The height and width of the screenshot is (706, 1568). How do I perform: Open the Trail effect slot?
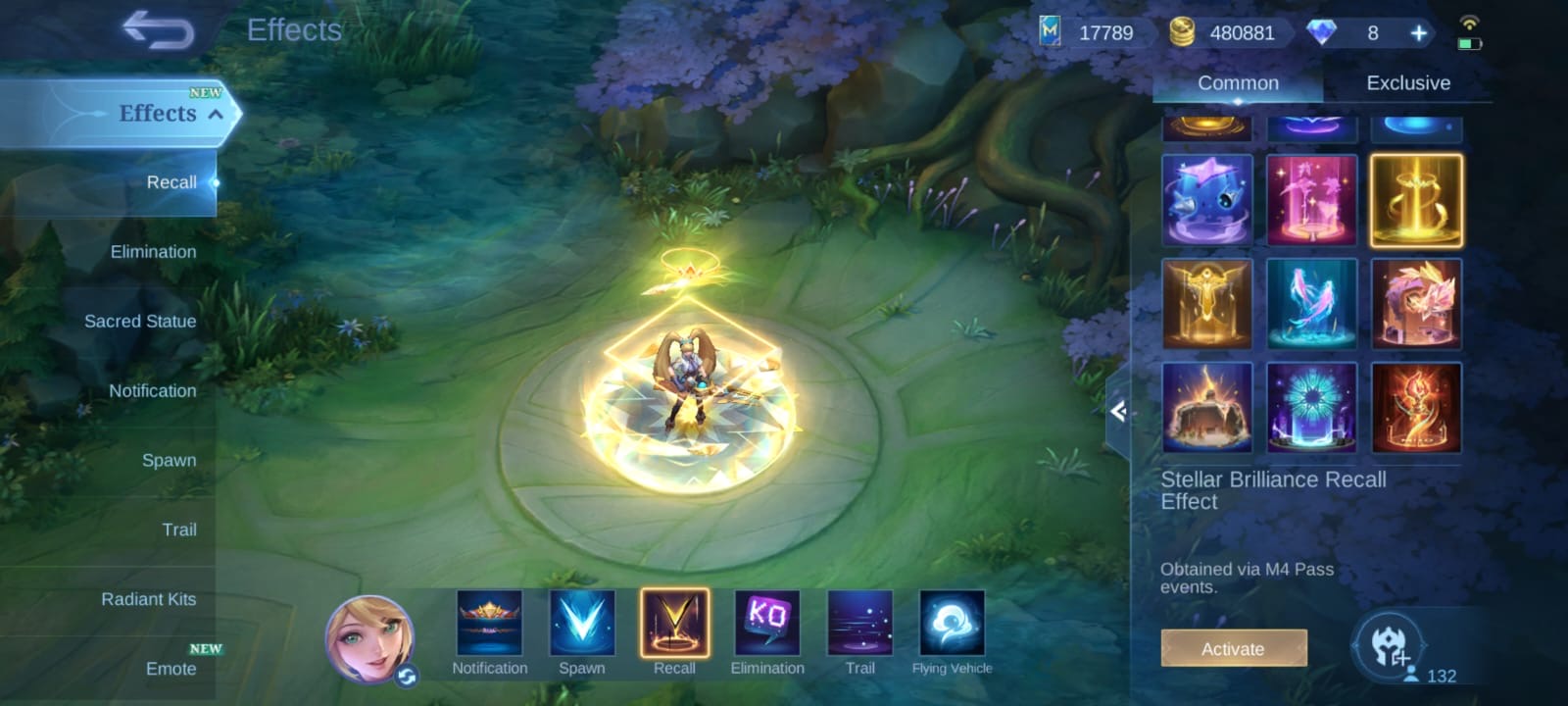(x=859, y=624)
